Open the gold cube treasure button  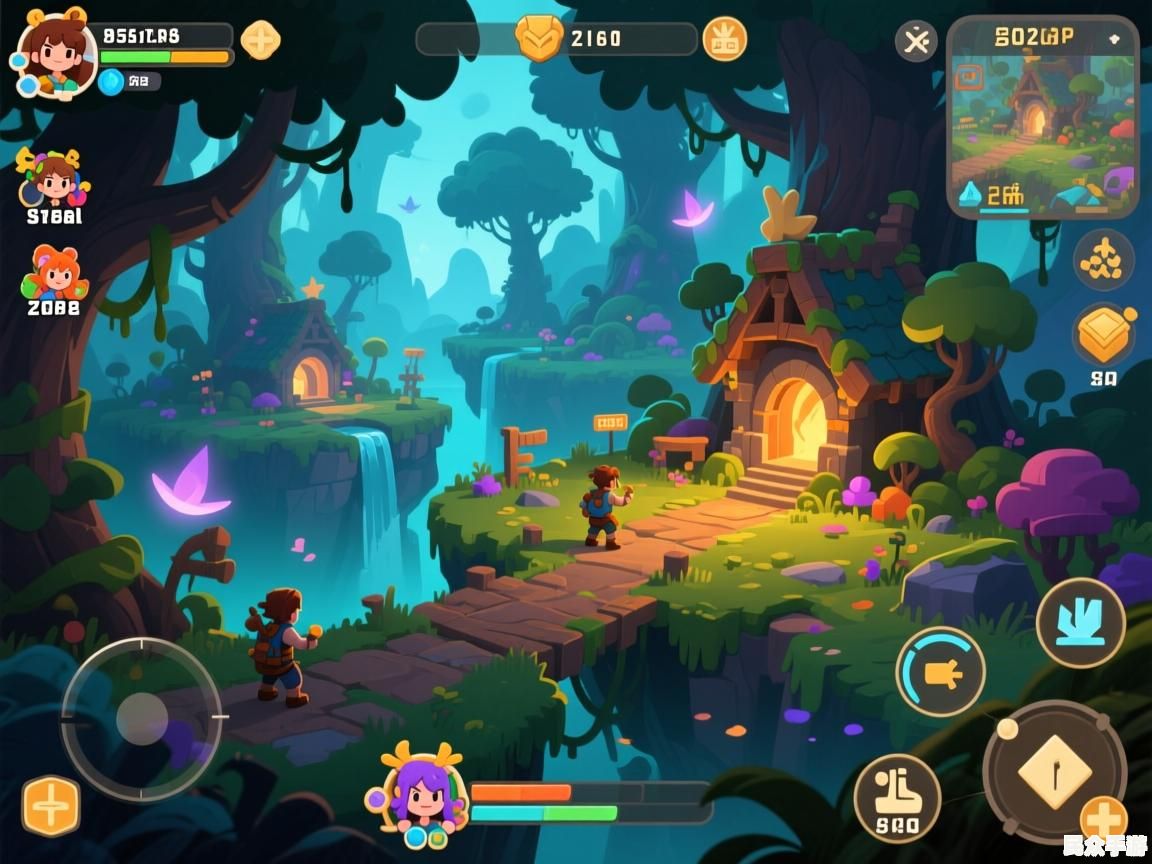click(x=1103, y=335)
